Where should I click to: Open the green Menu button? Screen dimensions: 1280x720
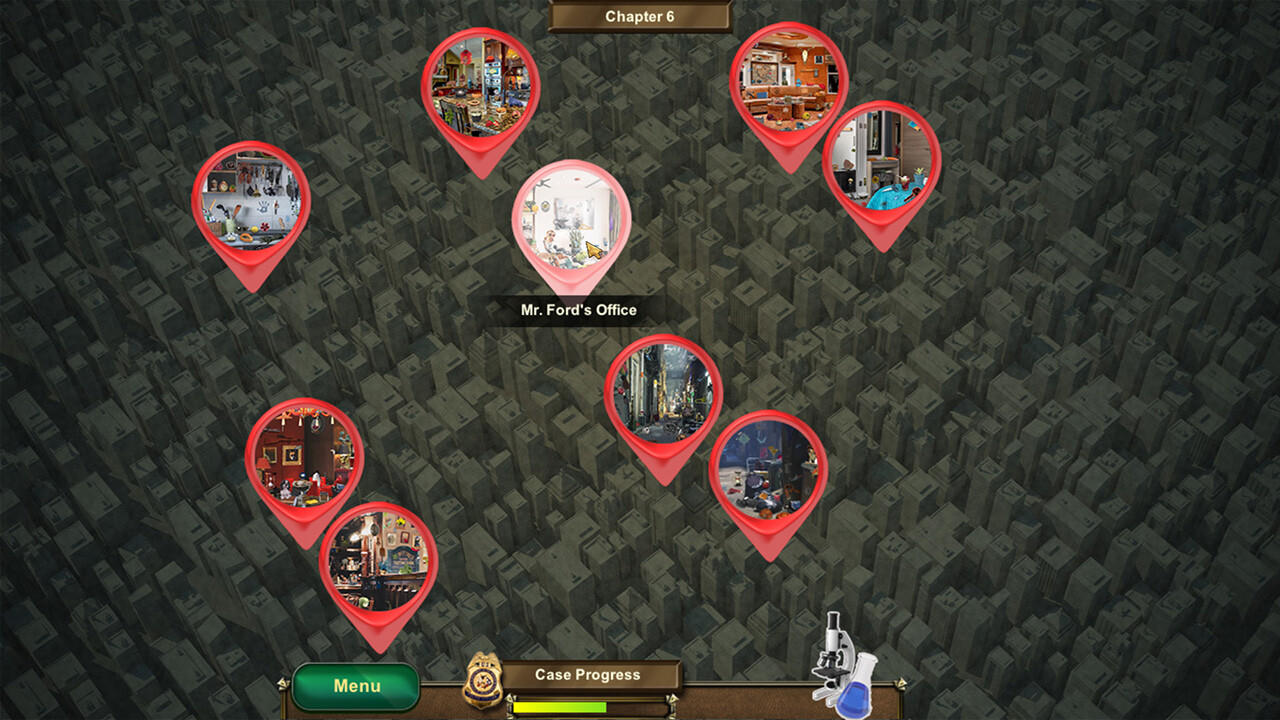coord(356,686)
